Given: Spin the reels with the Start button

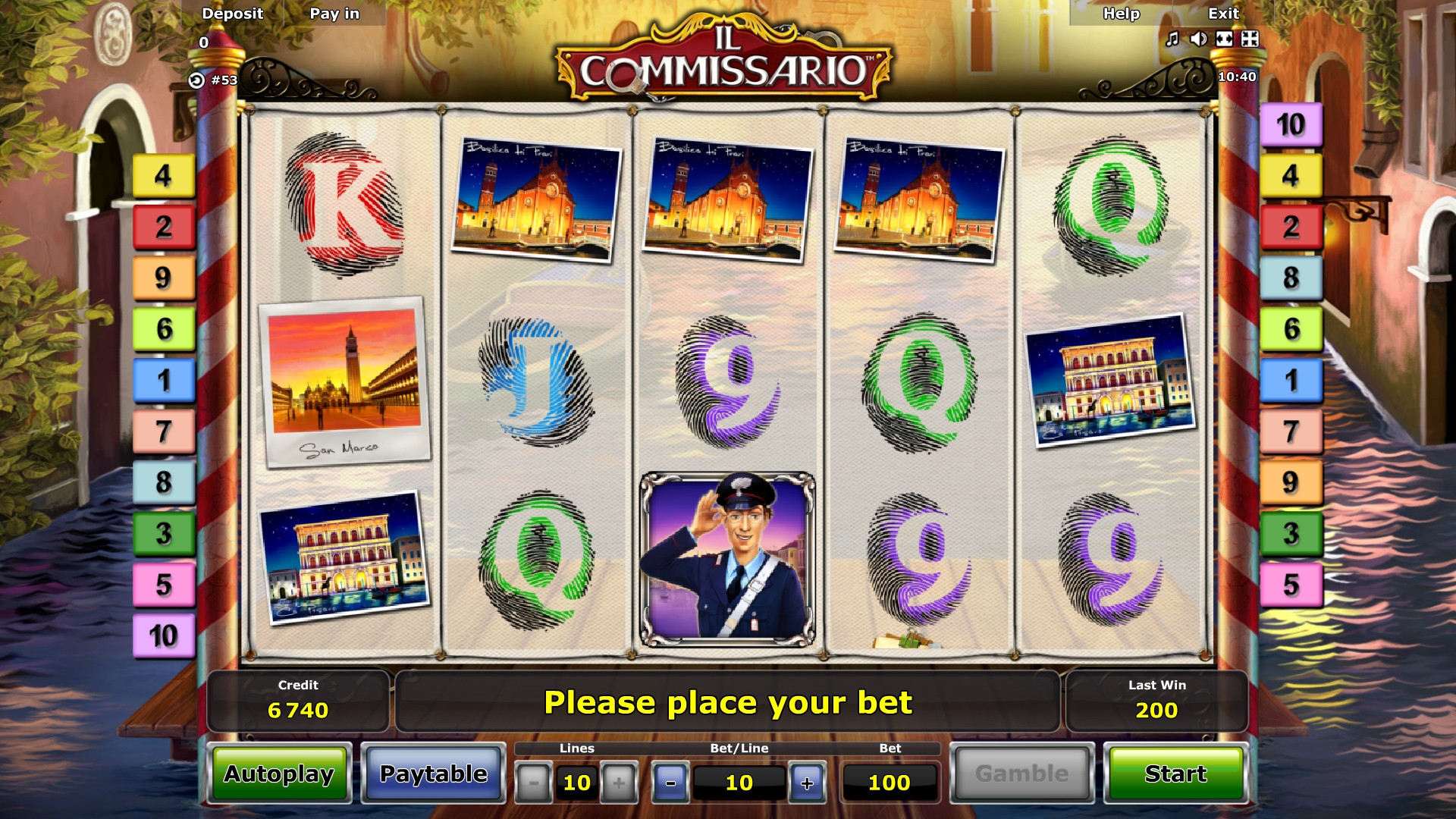Looking at the screenshot, I should [1175, 773].
